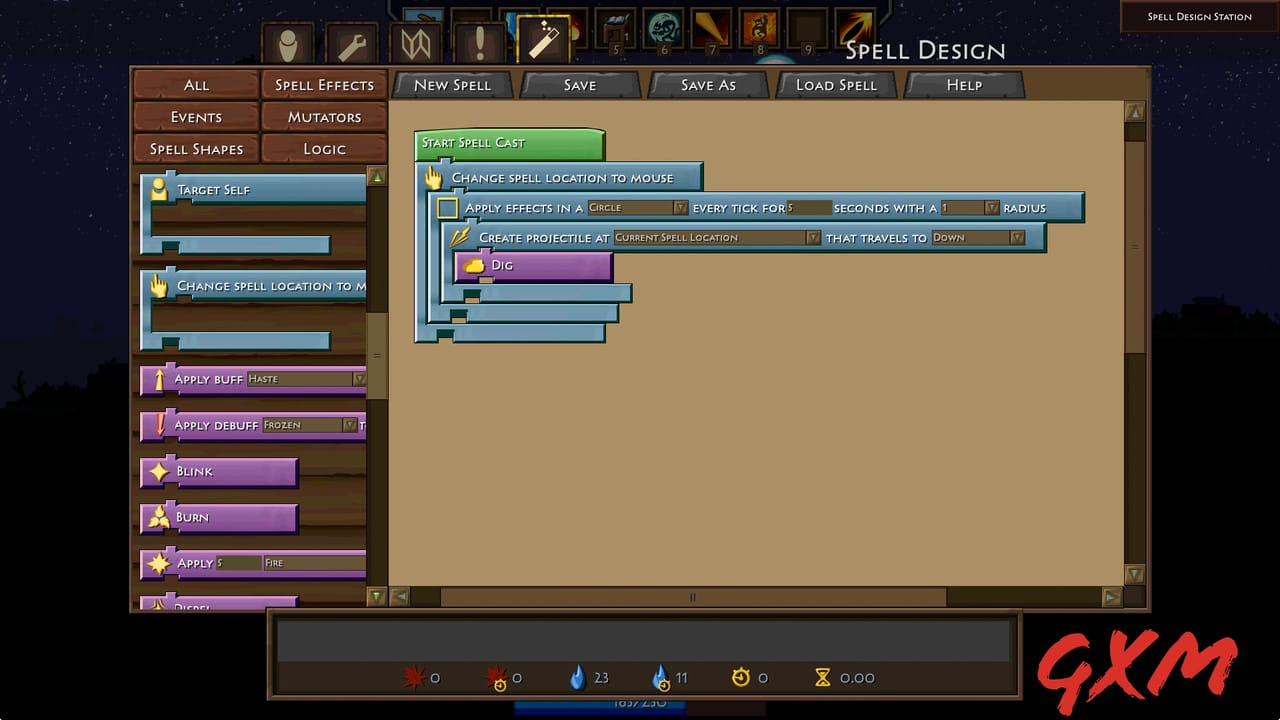The height and width of the screenshot is (720, 1280).
Task: Toggle the checkbox on the Apply Effects block
Action: (447, 208)
